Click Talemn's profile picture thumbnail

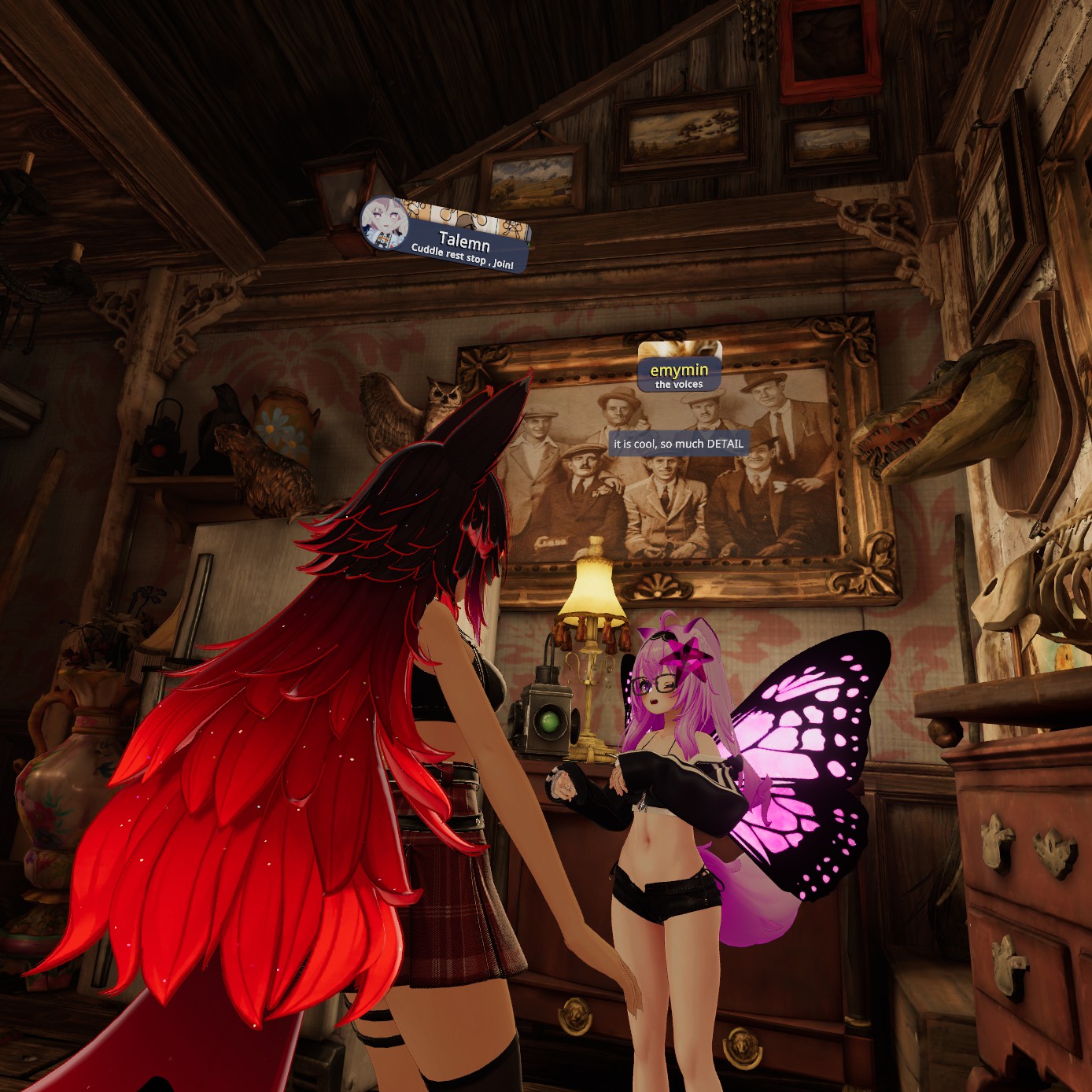click(x=383, y=222)
